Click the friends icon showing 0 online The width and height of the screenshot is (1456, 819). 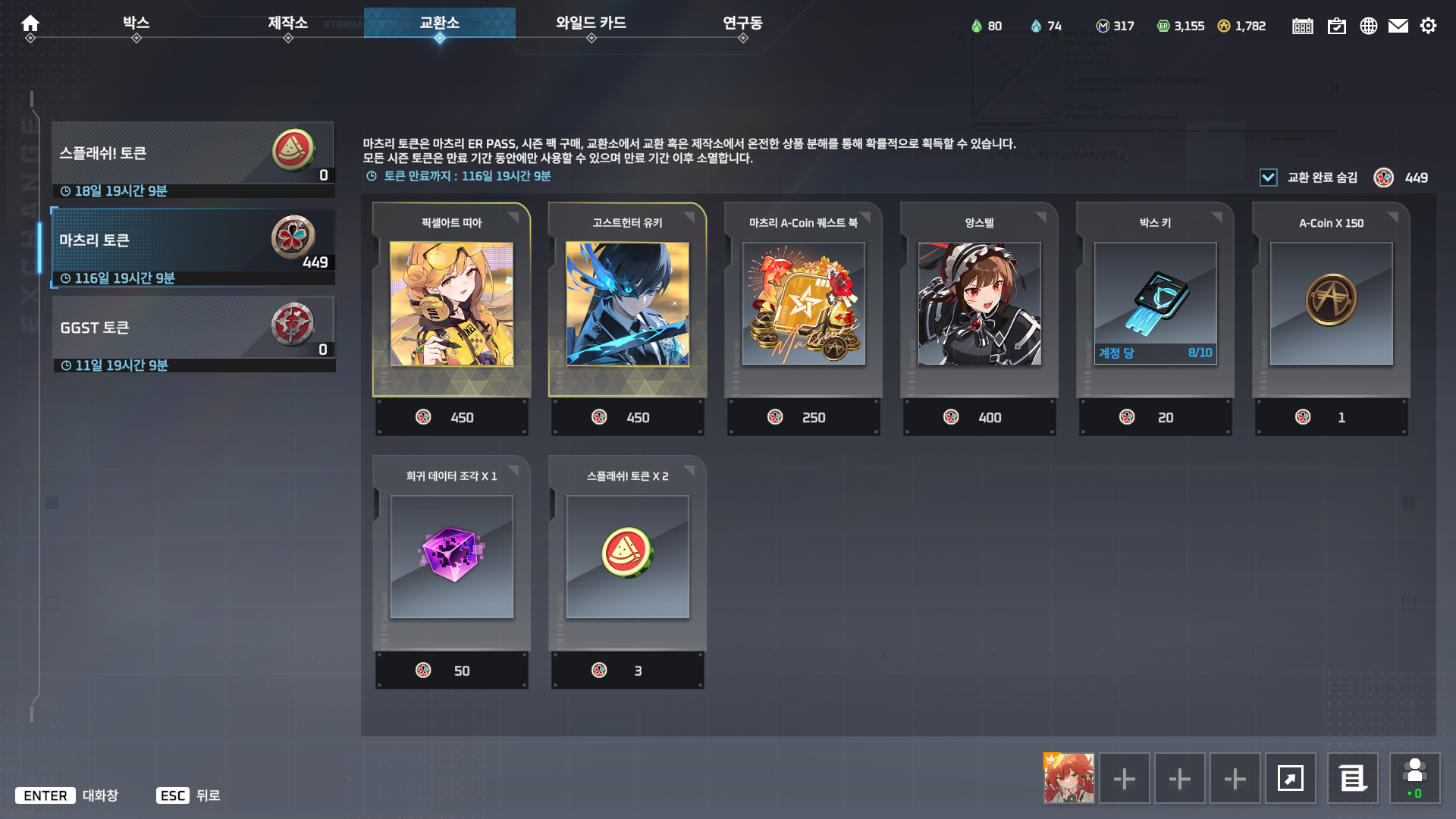coord(1413,778)
